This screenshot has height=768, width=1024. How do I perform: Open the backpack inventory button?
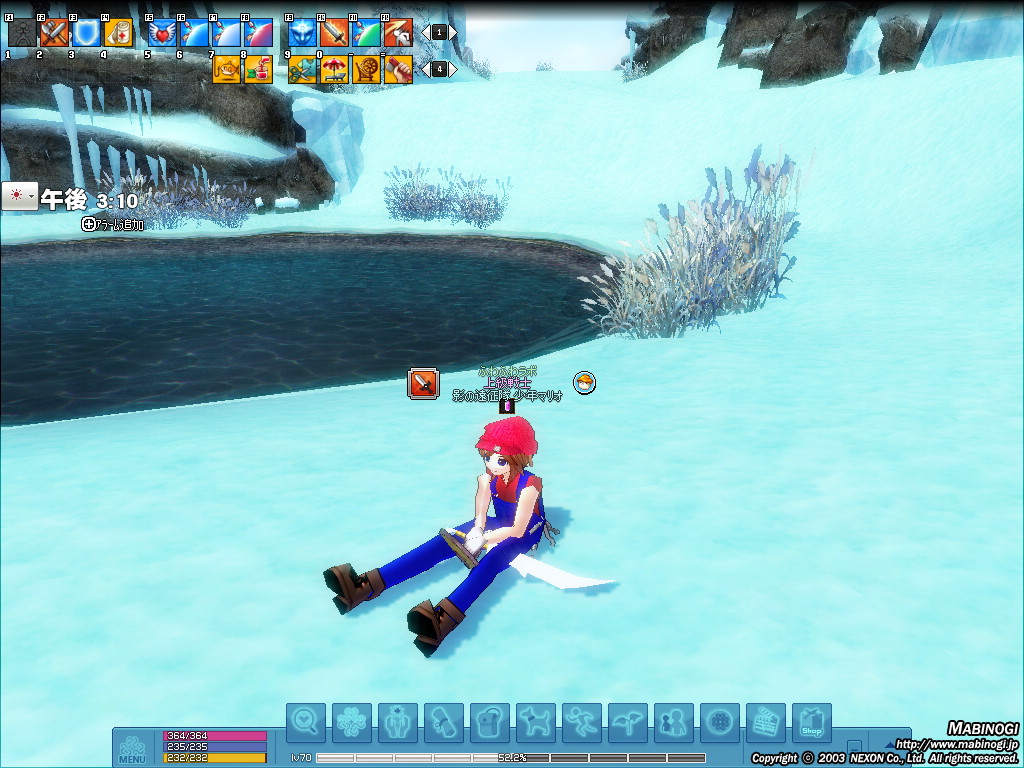[x=490, y=722]
